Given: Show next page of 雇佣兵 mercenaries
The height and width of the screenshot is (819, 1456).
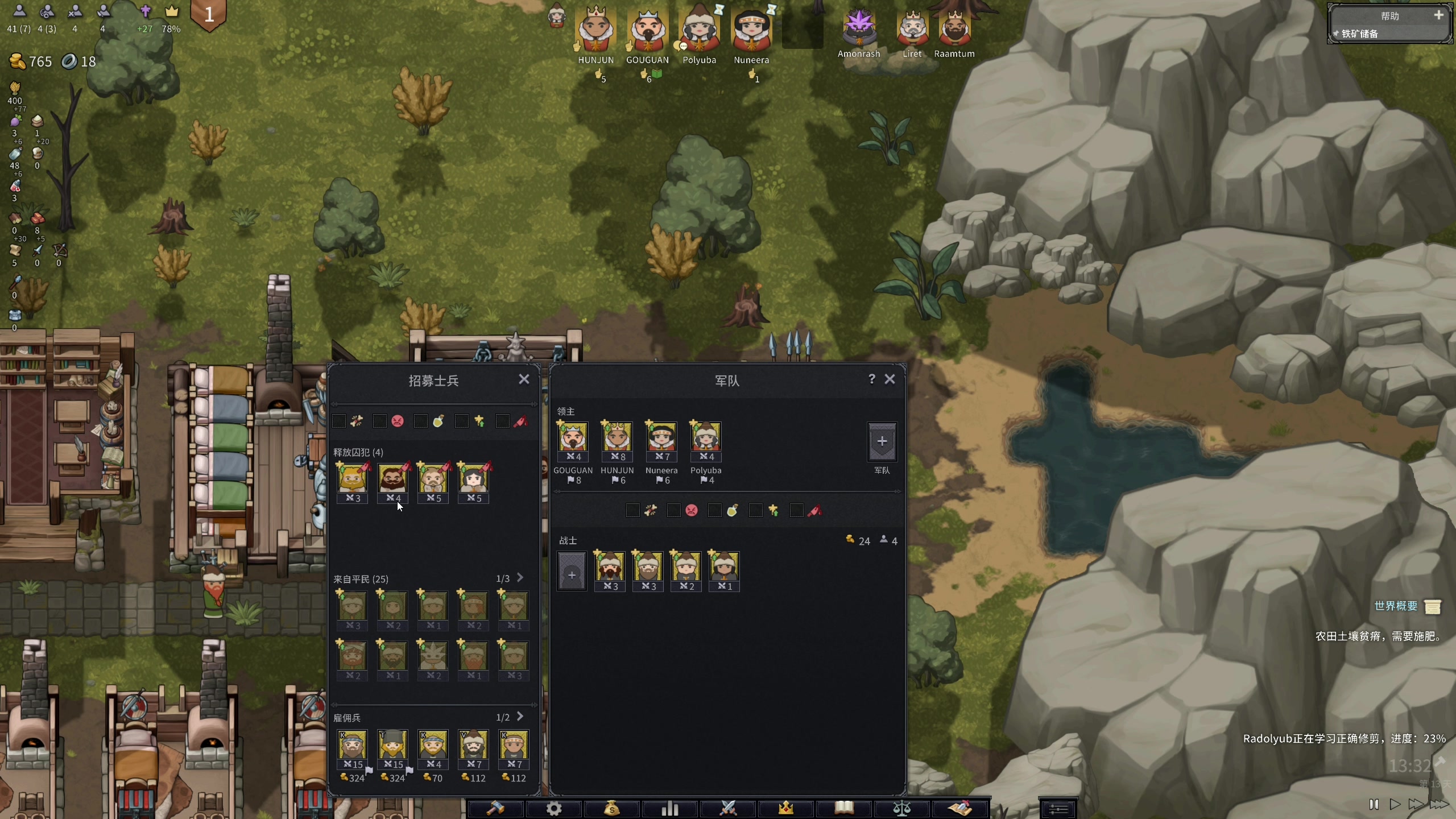Looking at the screenshot, I should click(x=520, y=717).
